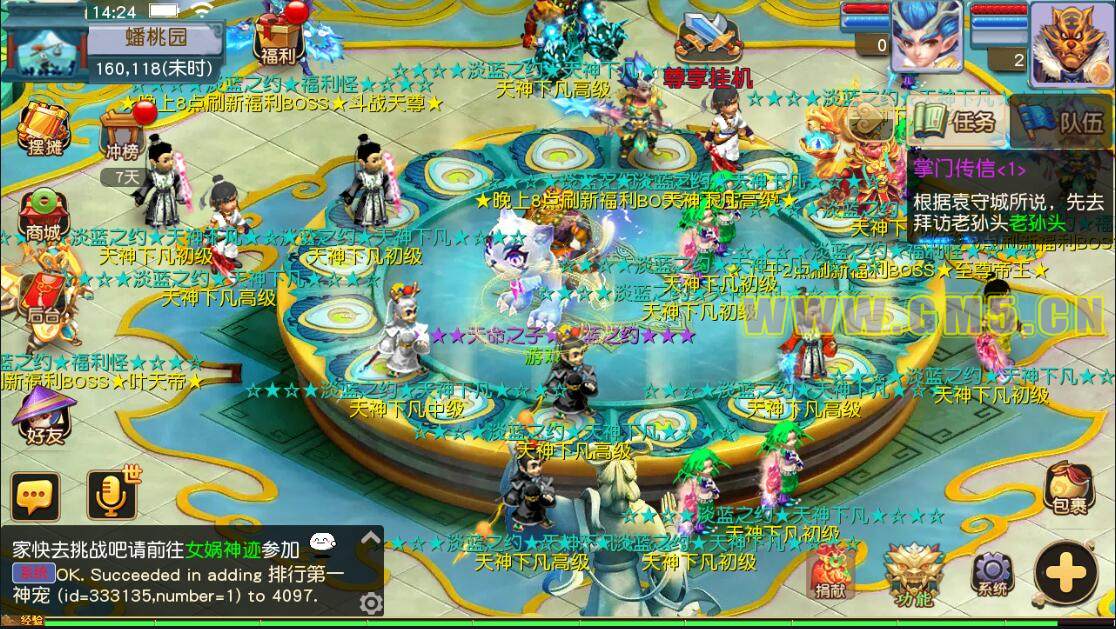This screenshot has height=629, width=1116.
Task: Open the 蟠桃园 minimap thumbnail
Action: click(x=45, y=45)
